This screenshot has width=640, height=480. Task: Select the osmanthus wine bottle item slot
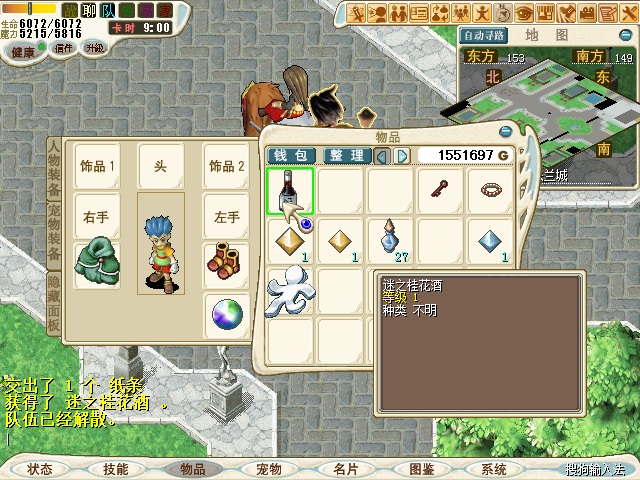(x=290, y=191)
